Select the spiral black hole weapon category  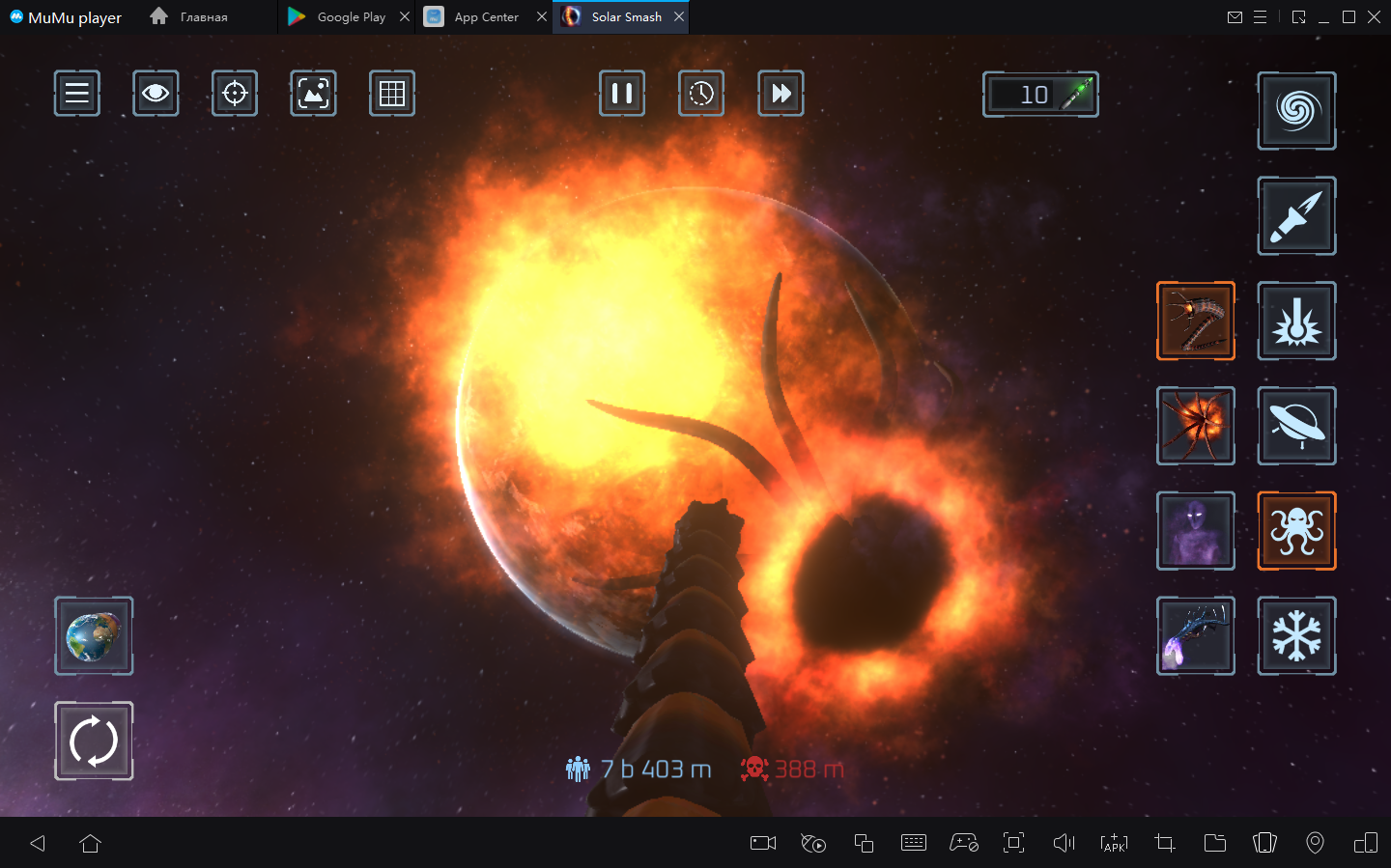click(1296, 111)
